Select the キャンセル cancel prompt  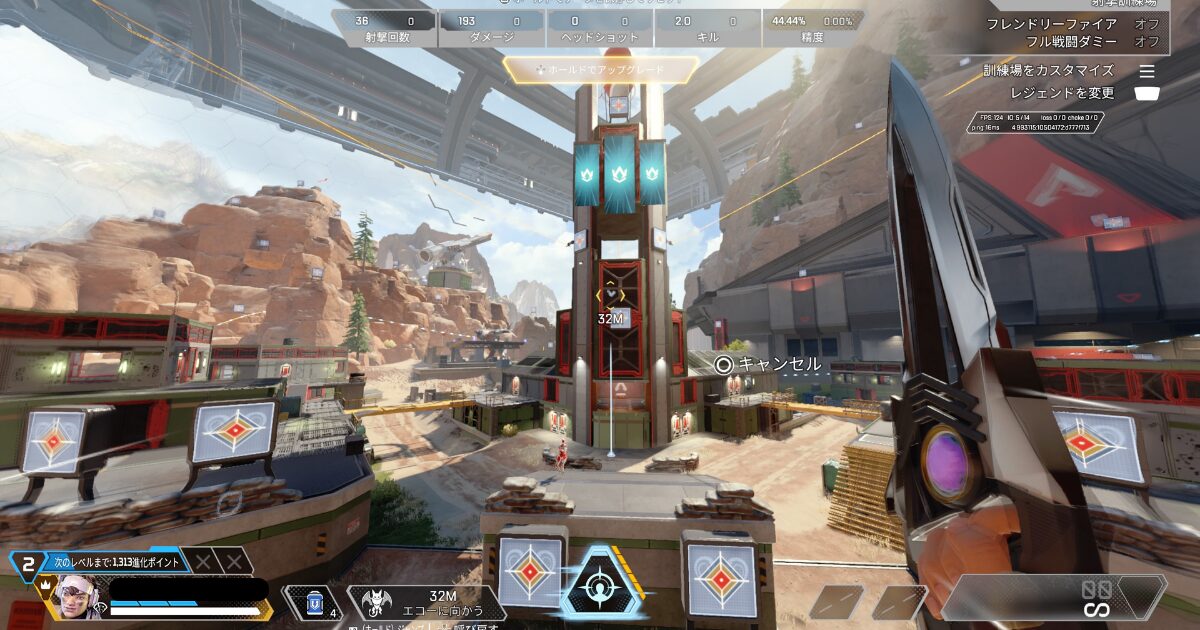pos(768,364)
